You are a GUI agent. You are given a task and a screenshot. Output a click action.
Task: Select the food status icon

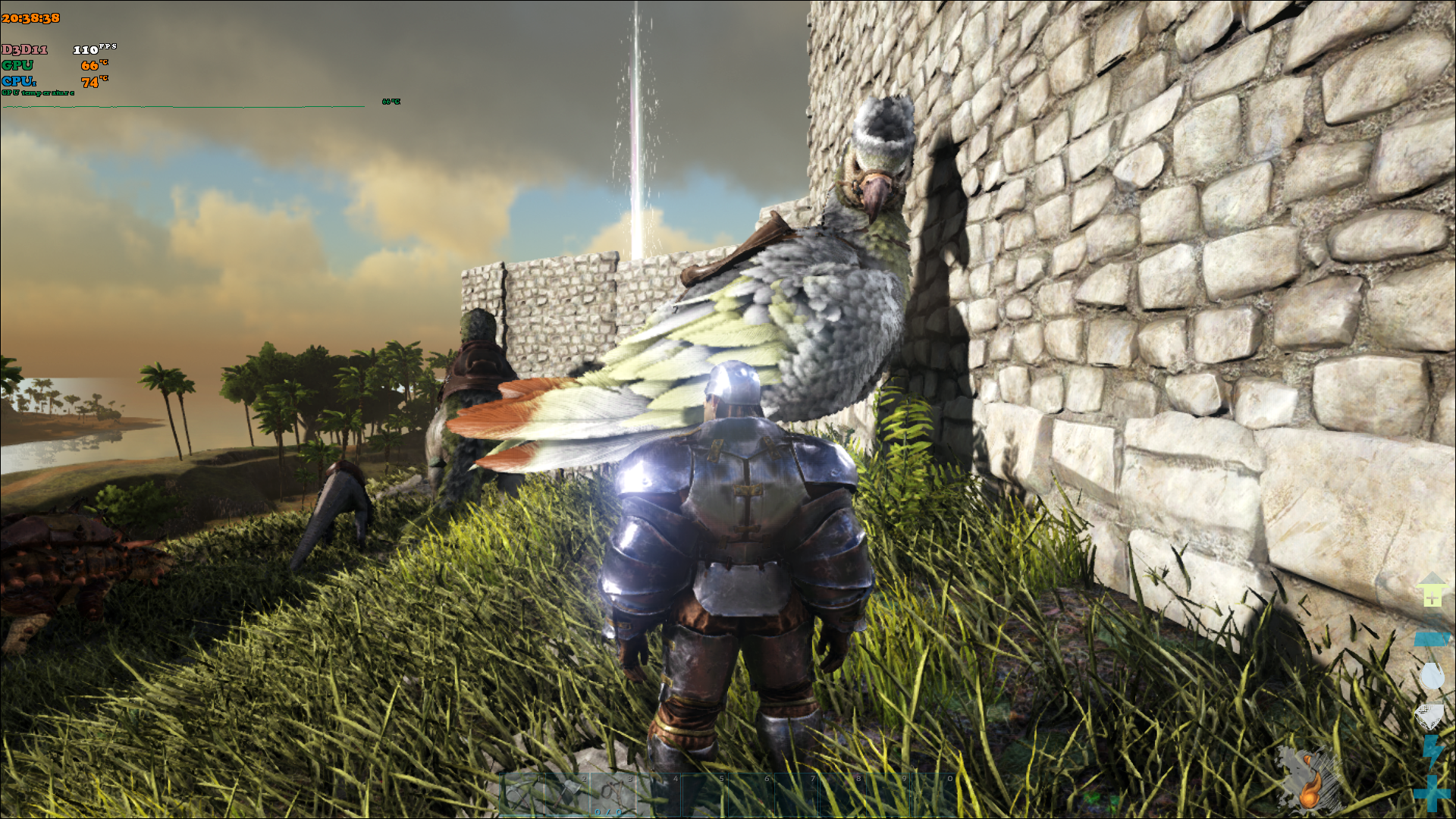click(x=1430, y=715)
